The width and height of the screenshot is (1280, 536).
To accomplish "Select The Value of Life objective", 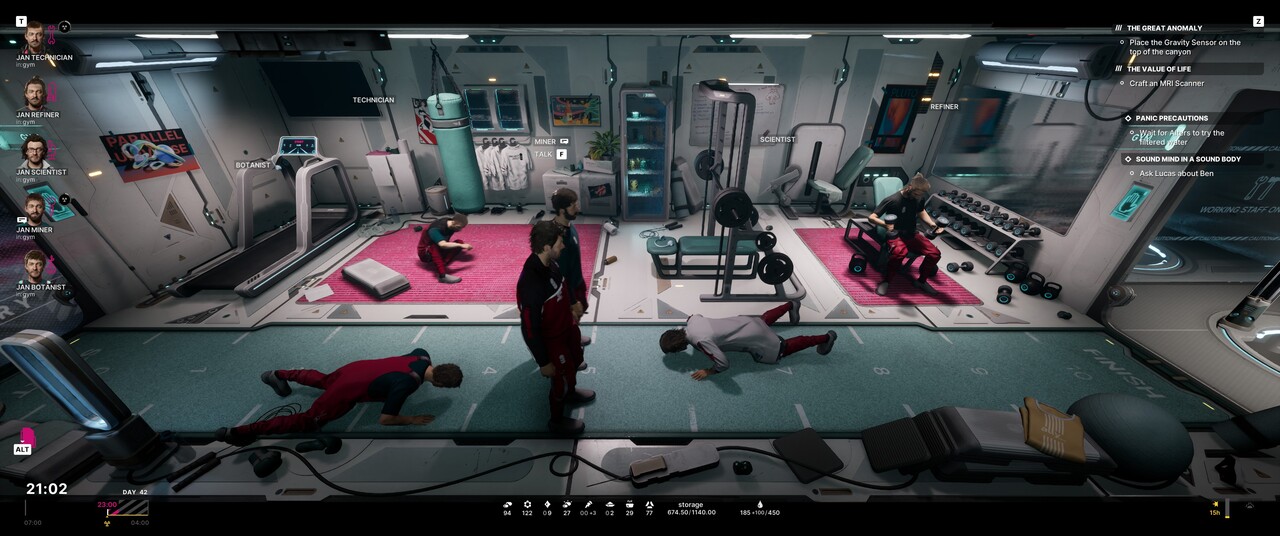I will (1158, 69).
